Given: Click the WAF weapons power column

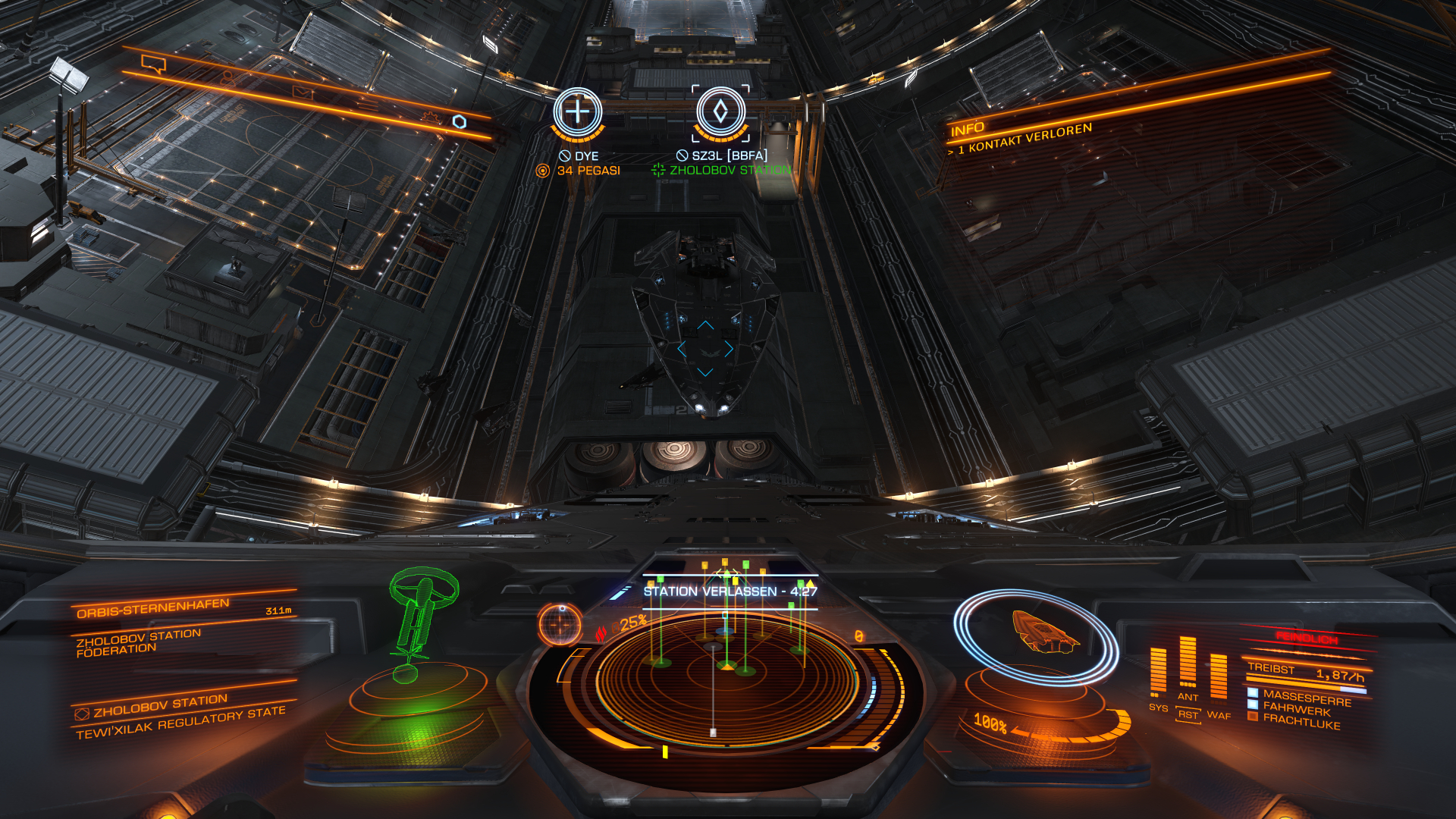Looking at the screenshot, I should coord(1218,676).
